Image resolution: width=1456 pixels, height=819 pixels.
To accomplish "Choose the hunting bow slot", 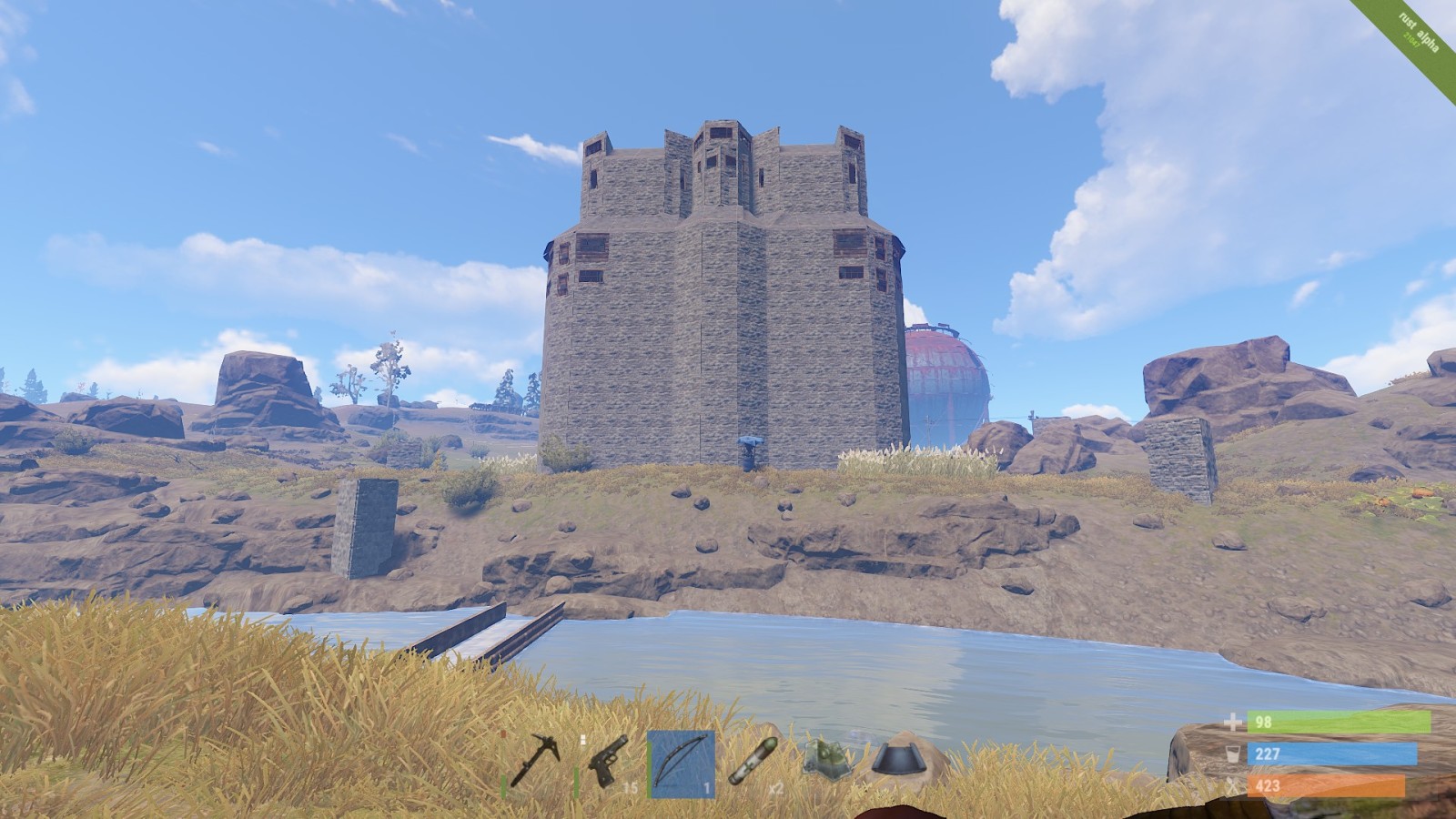I will click(x=681, y=763).
